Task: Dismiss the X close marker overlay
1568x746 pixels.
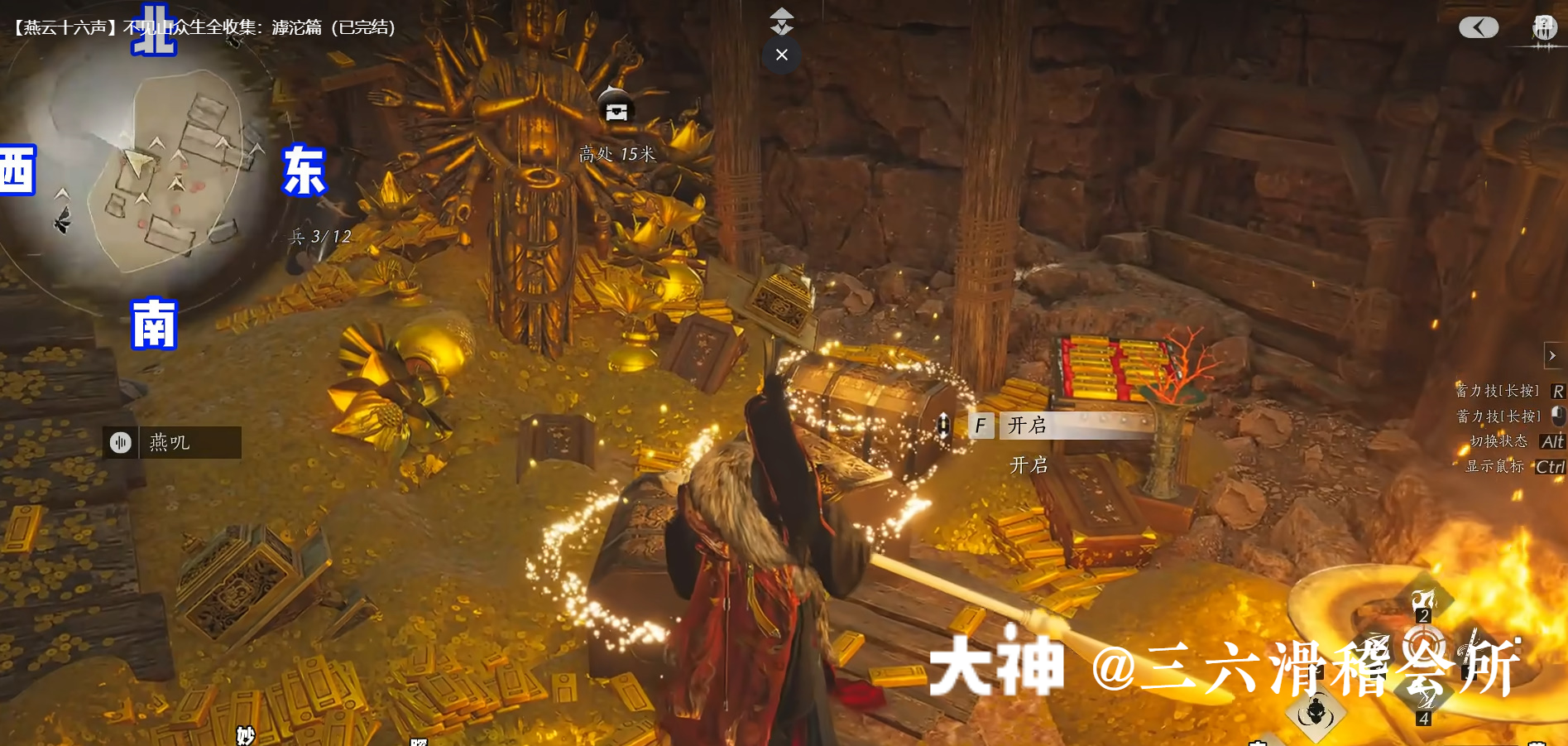Action: (x=780, y=54)
